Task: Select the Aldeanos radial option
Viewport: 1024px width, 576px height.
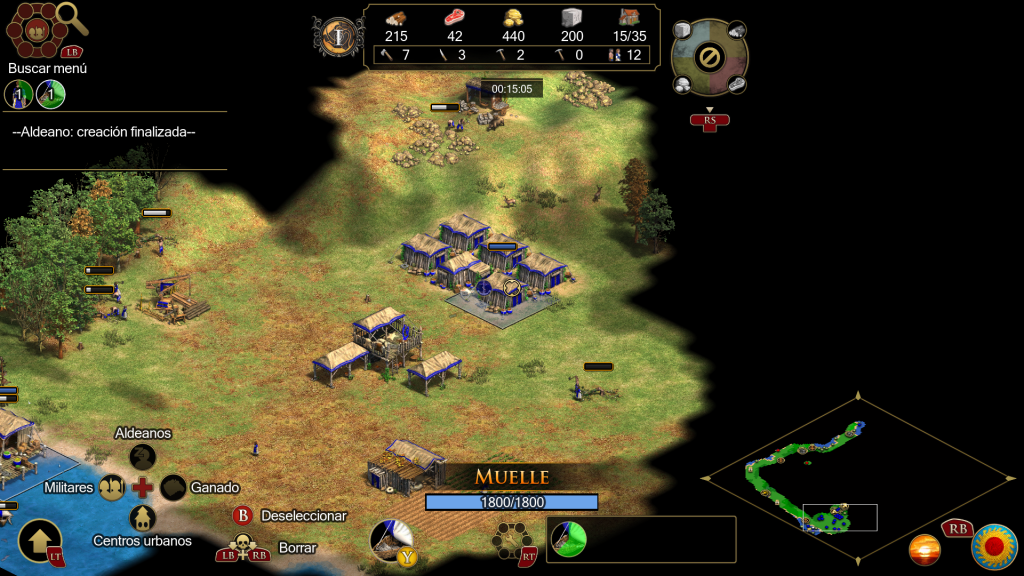Action: (x=143, y=456)
